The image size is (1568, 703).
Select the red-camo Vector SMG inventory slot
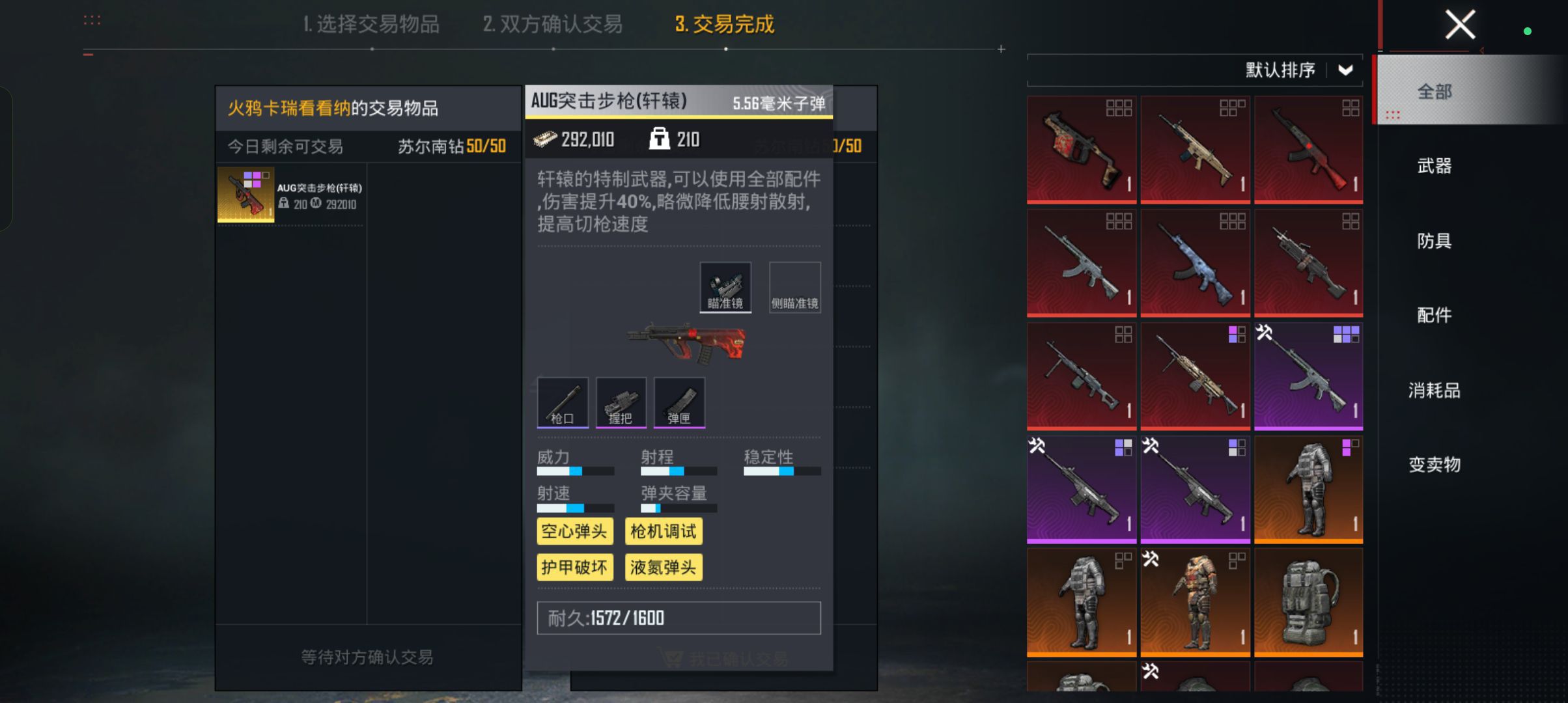click(1081, 150)
